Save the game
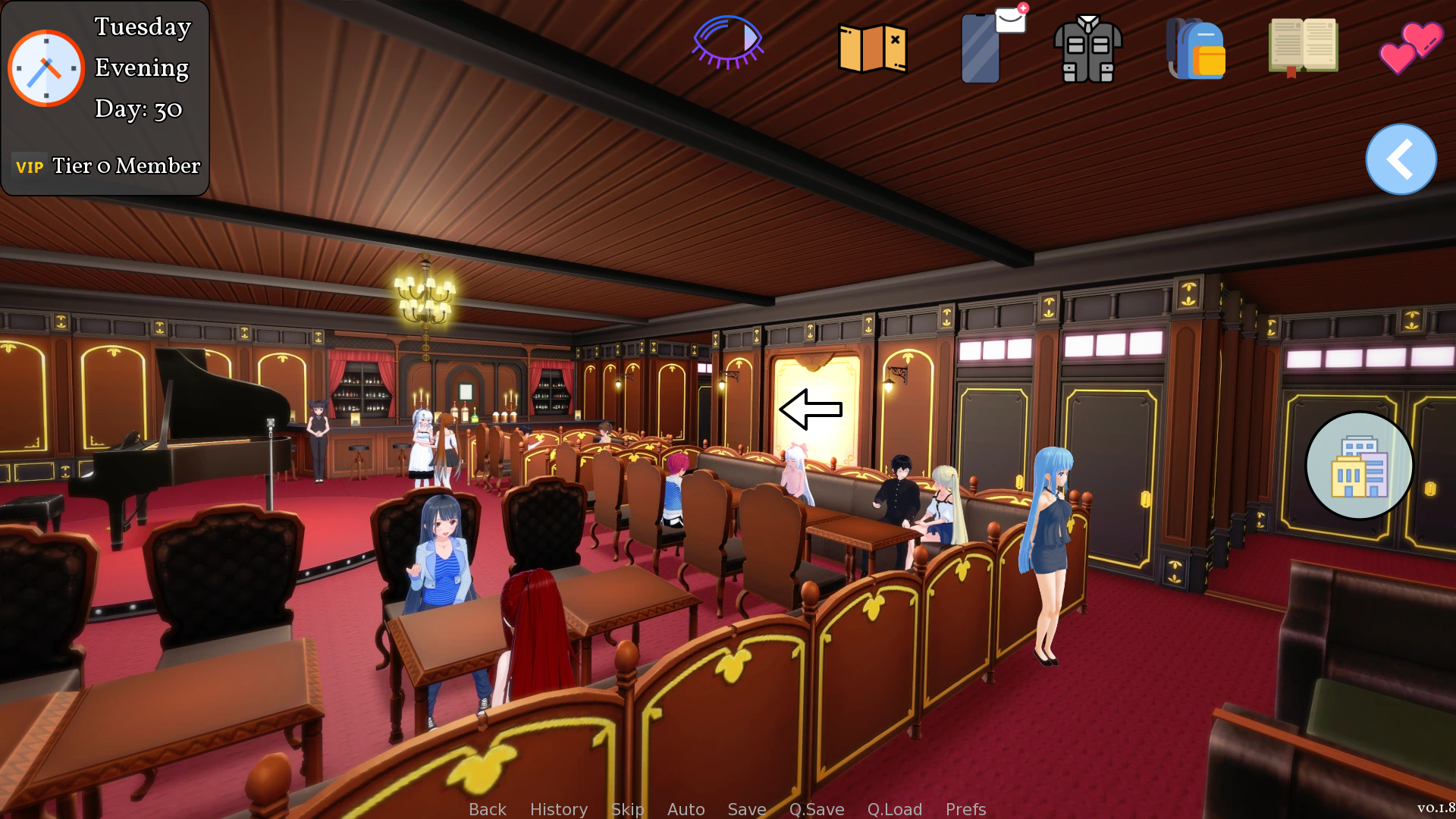Screen dimensions: 1456x819 click(x=746, y=809)
